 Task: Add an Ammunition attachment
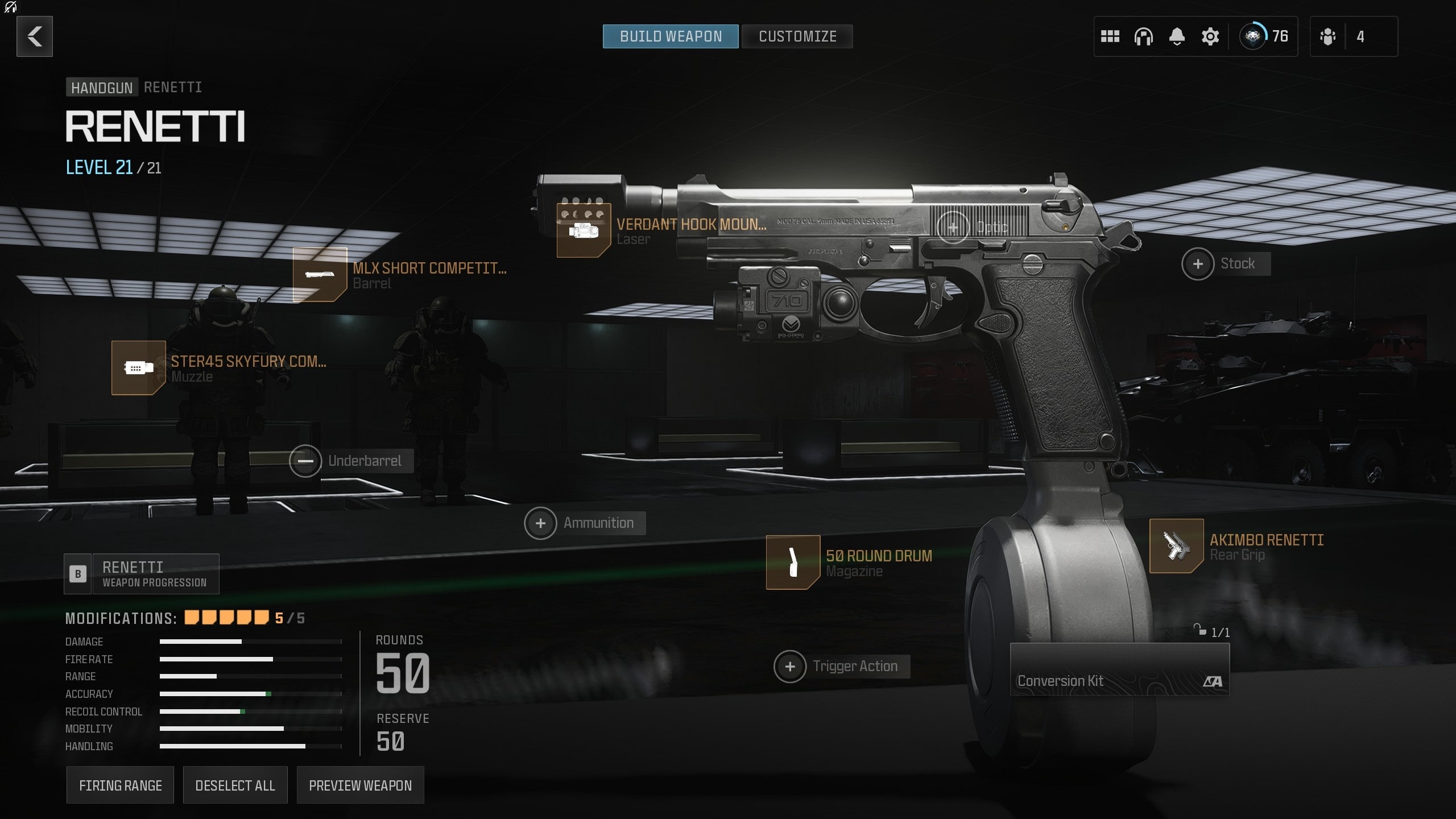pos(540,523)
